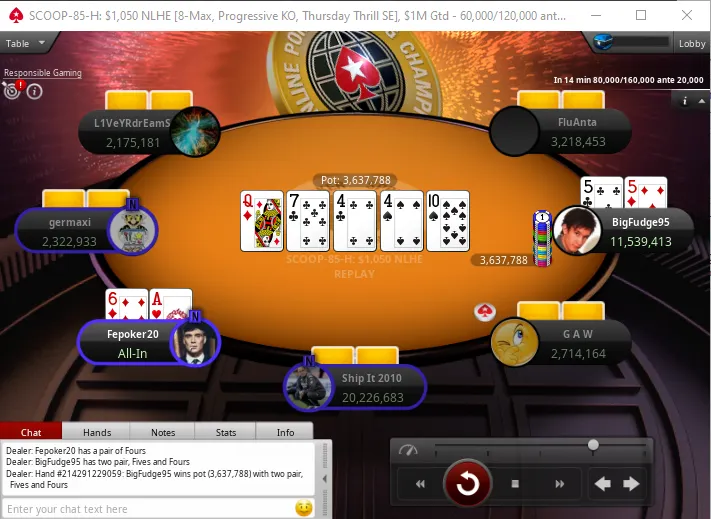
Task: Close the poker table window
Action: (x=687, y=15)
